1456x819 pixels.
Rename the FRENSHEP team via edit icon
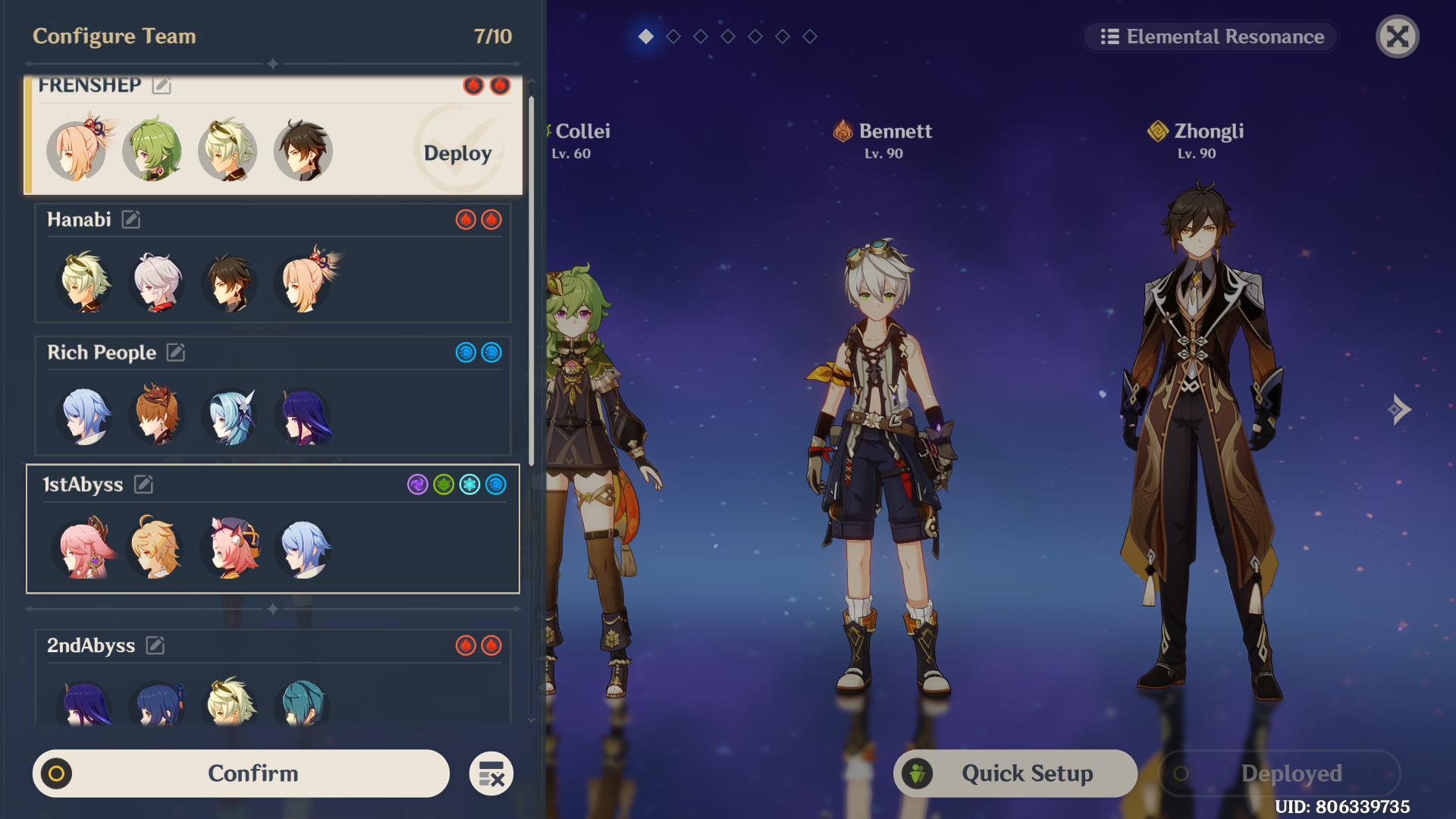(x=162, y=86)
